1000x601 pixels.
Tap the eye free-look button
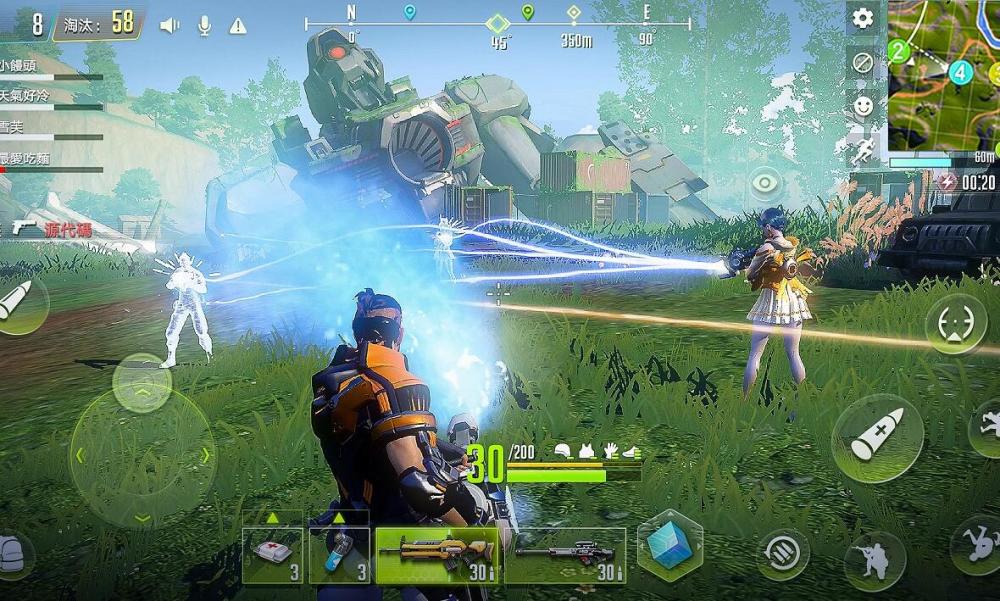[765, 183]
